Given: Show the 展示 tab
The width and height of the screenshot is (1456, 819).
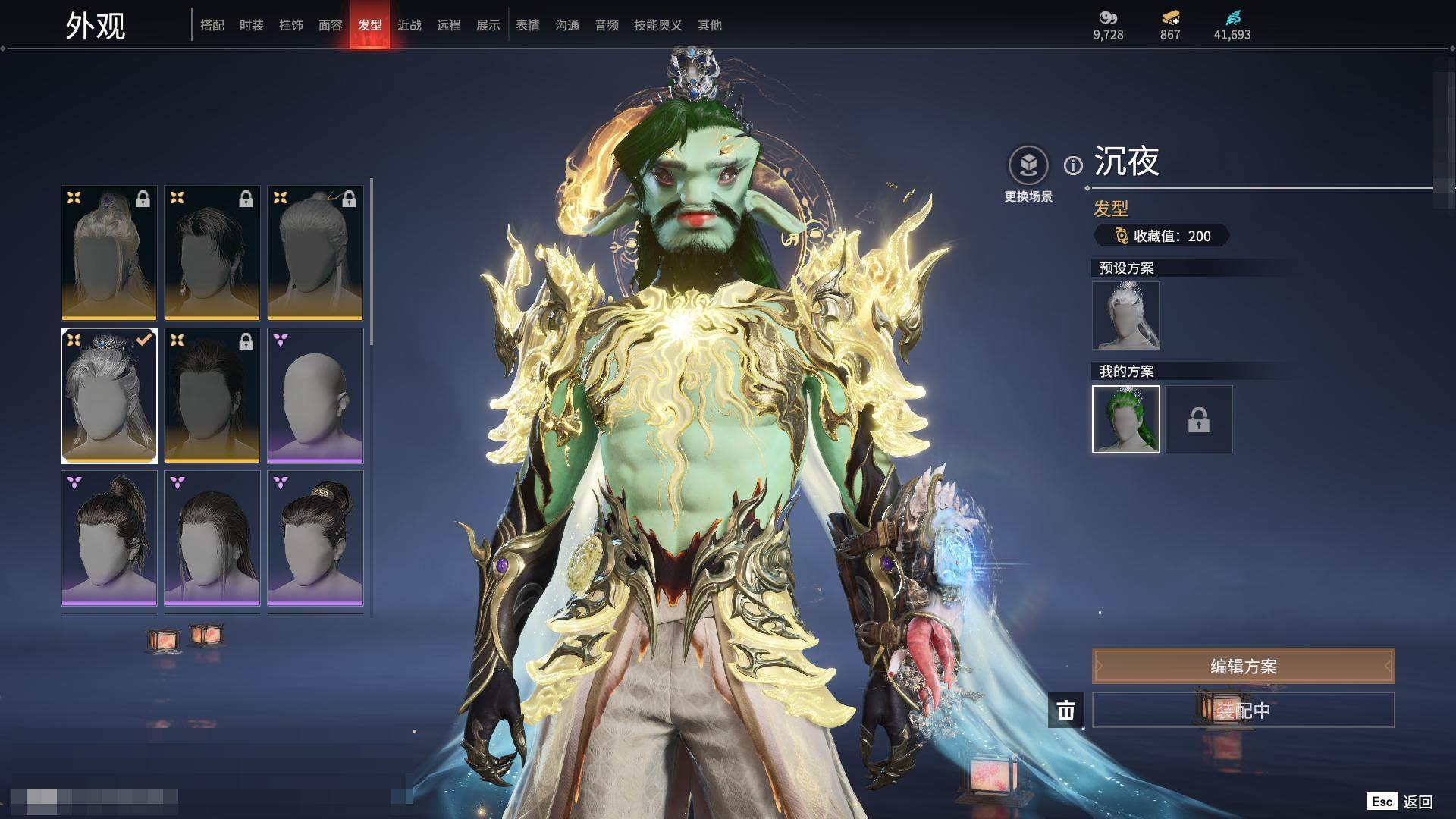Looking at the screenshot, I should [488, 25].
